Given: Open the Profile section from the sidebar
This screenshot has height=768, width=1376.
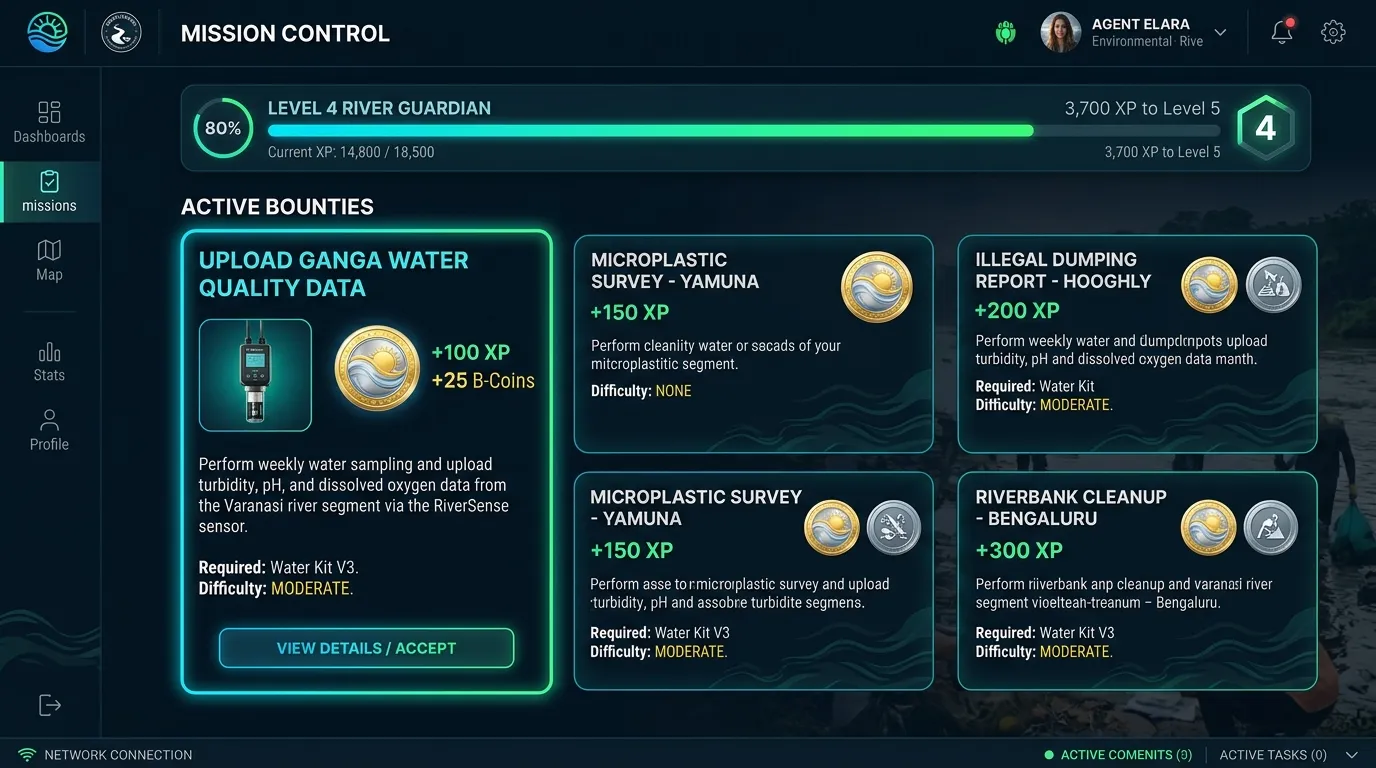Looking at the screenshot, I should coord(49,429).
